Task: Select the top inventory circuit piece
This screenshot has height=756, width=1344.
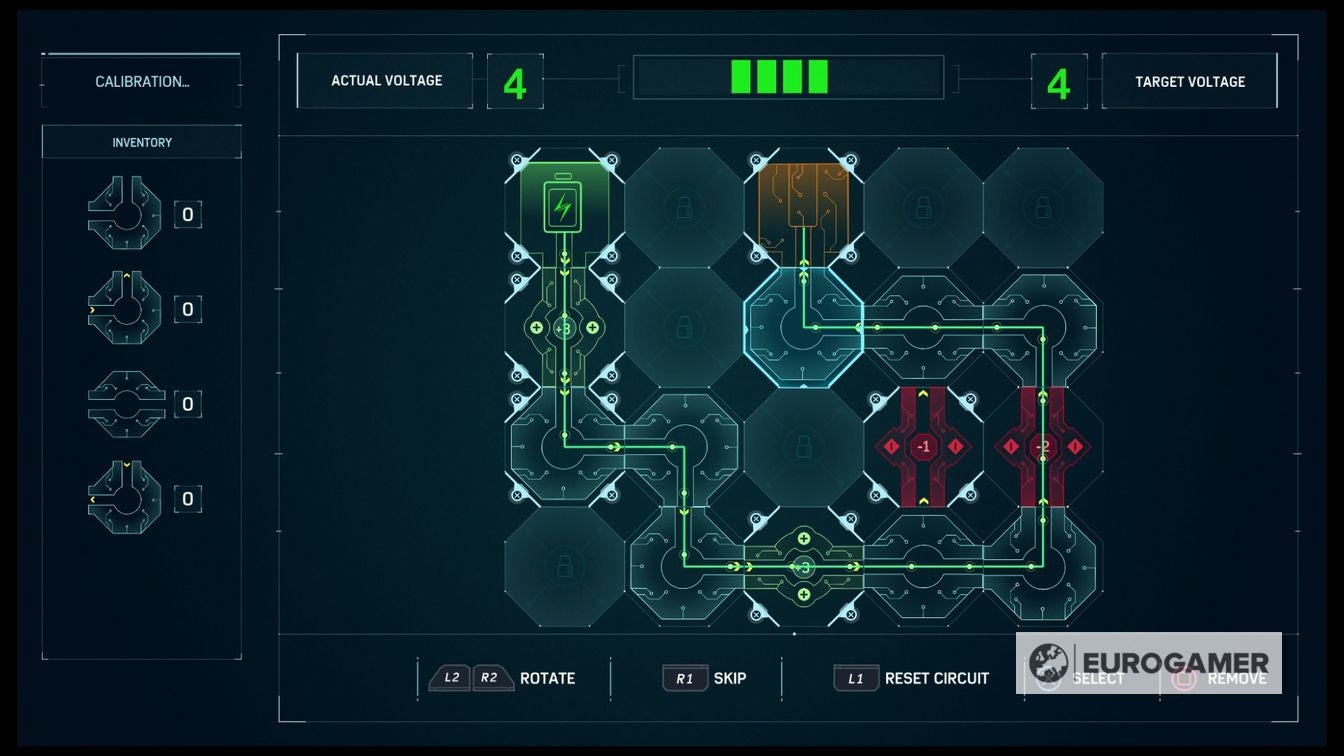Action: [x=123, y=213]
